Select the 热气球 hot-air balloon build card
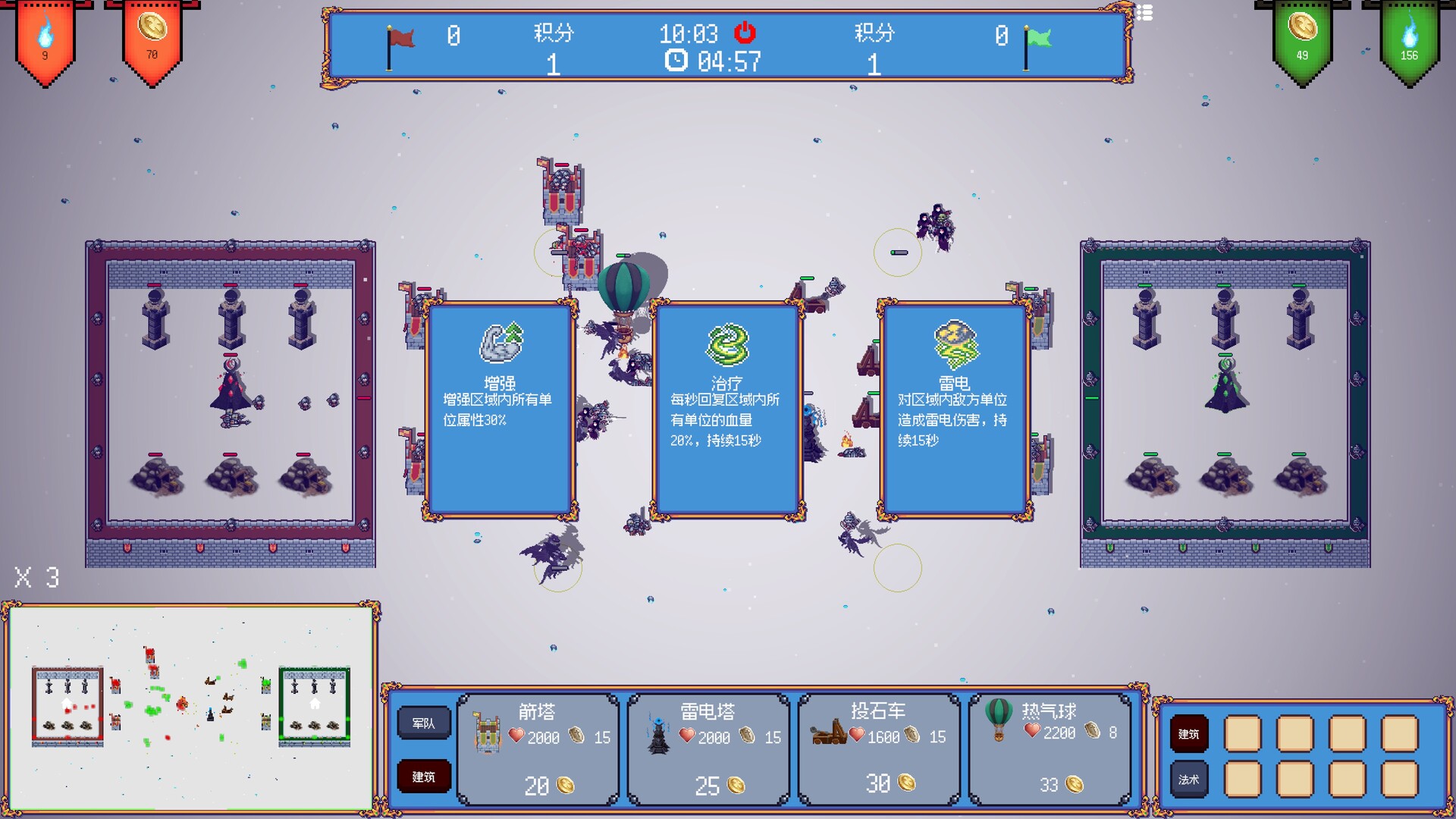Screen dimensions: 1456x819 (x=1049, y=747)
